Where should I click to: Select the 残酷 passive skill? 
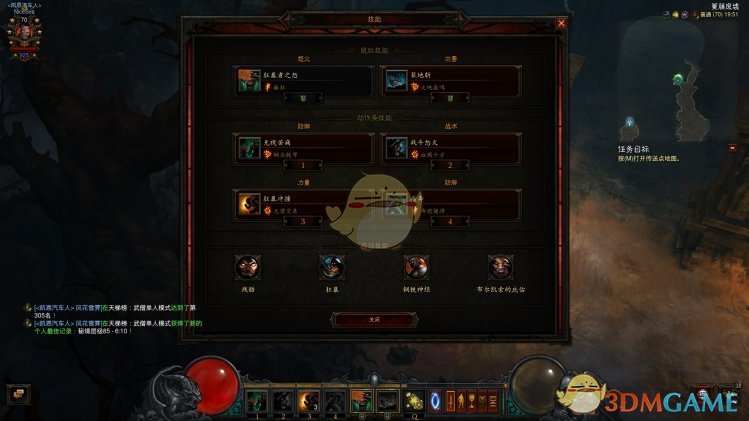coord(247,267)
